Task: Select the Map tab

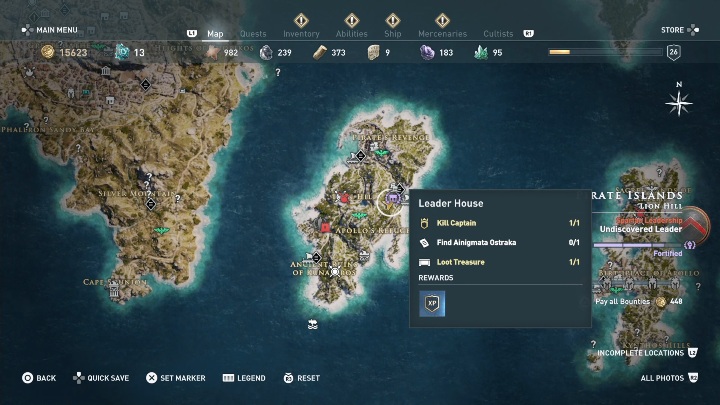Action: (215, 34)
